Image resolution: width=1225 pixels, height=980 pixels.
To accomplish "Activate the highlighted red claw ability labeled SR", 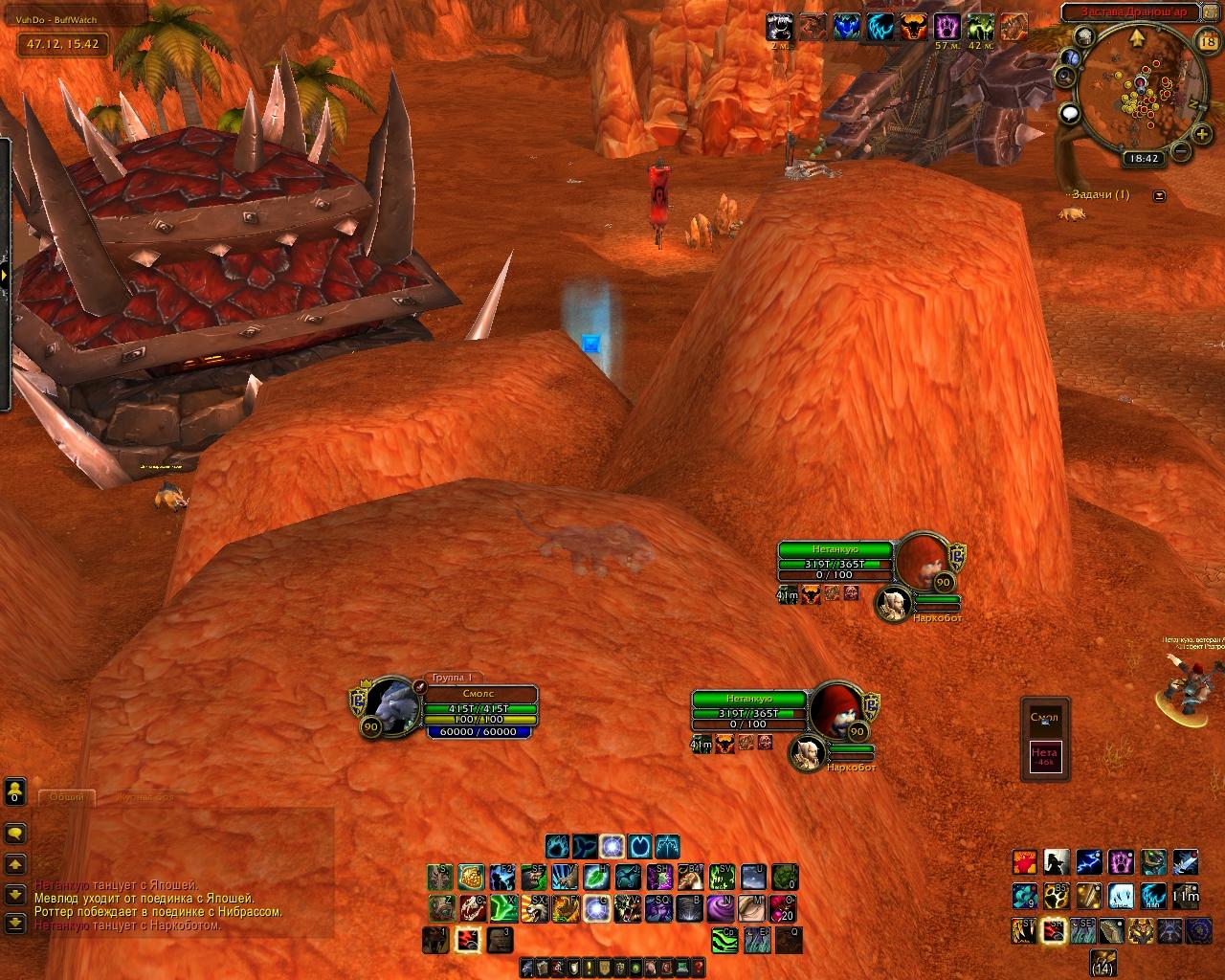I will pos(1054,929).
